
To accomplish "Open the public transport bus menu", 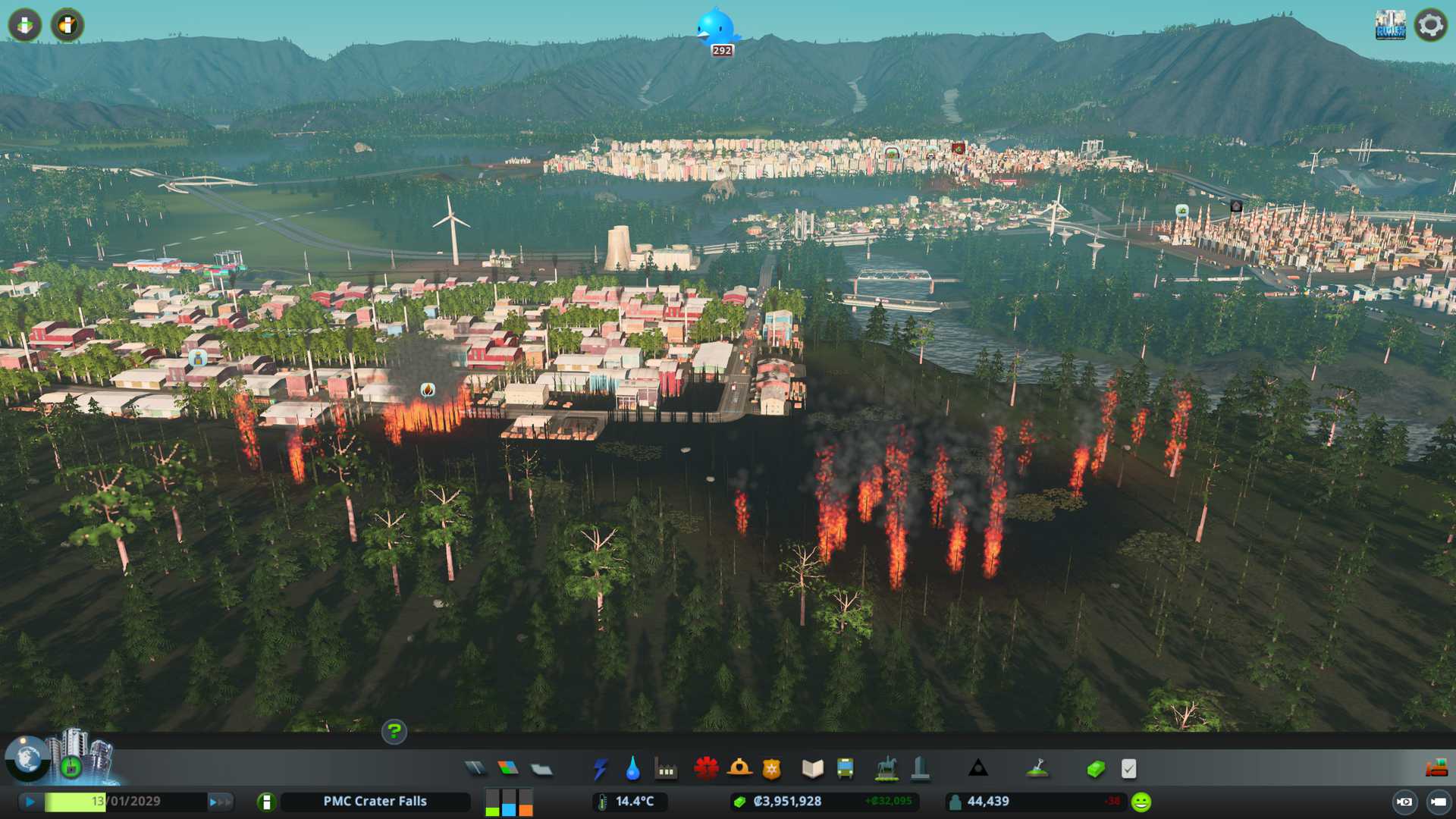I will pos(845,769).
